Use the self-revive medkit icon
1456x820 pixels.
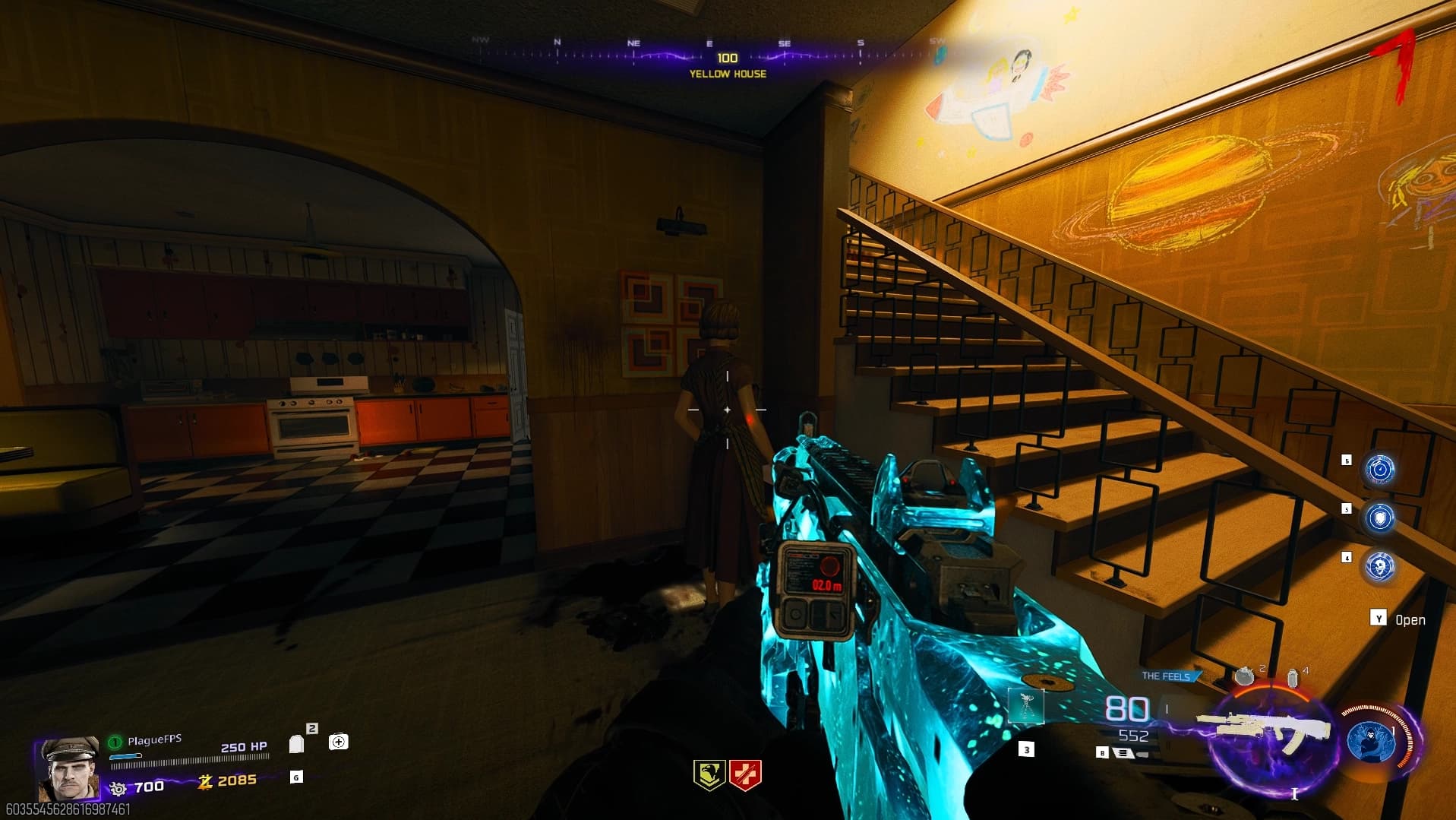339,742
